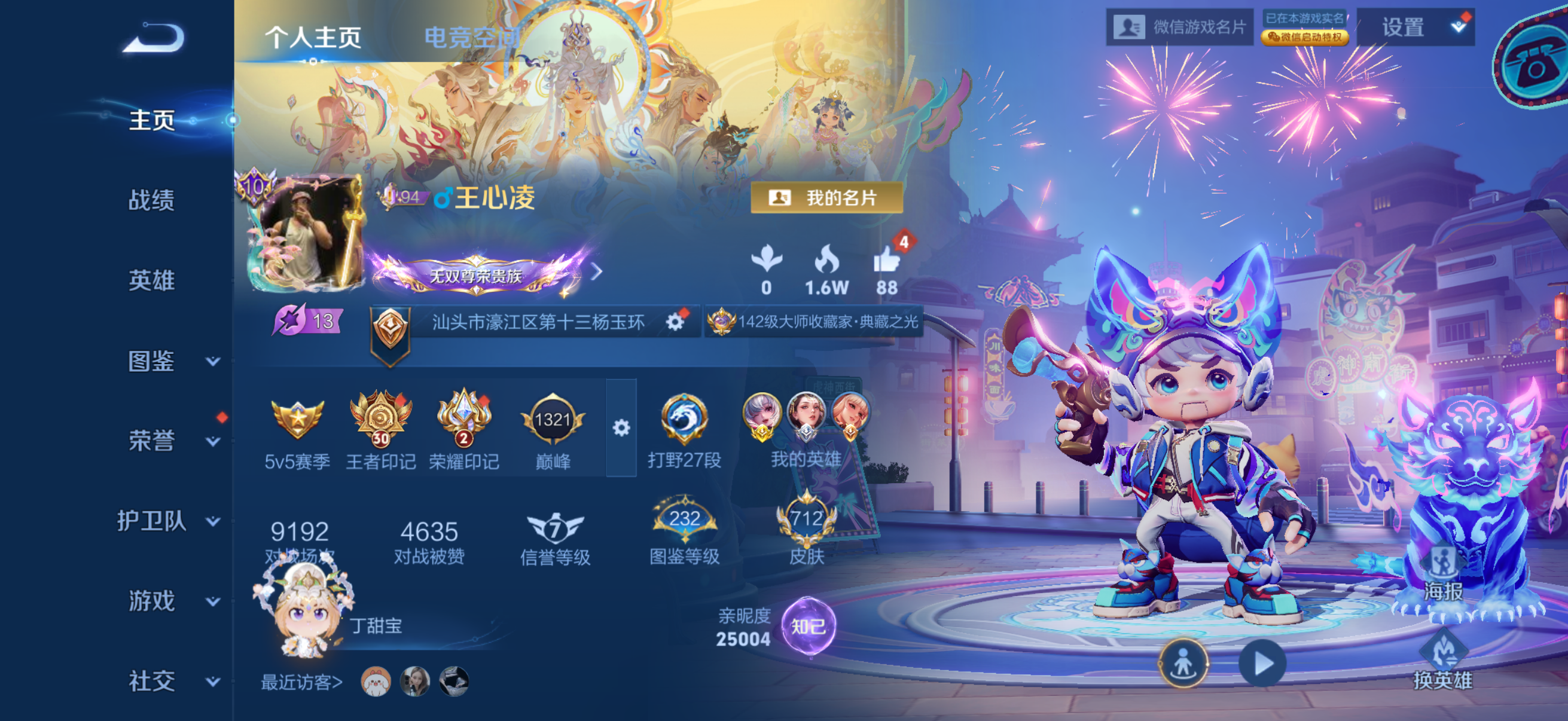Open the 皮肤 collection count

(807, 528)
